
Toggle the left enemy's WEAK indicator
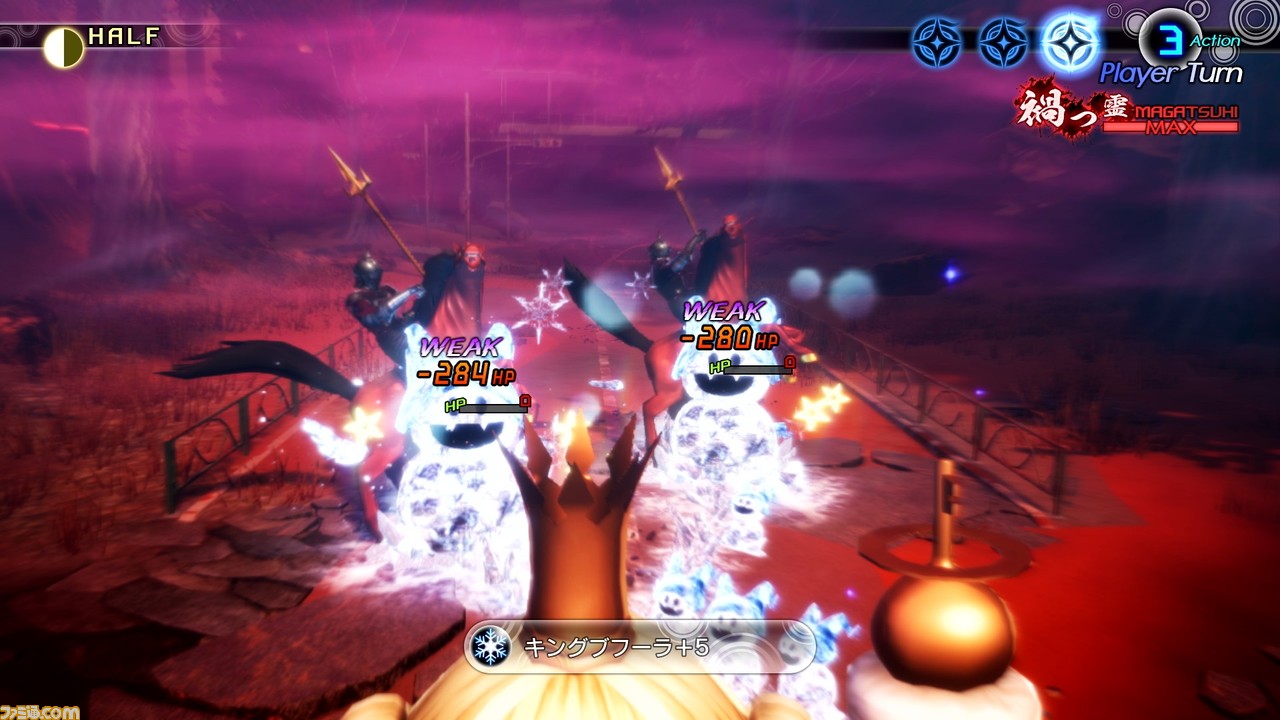coord(459,345)
